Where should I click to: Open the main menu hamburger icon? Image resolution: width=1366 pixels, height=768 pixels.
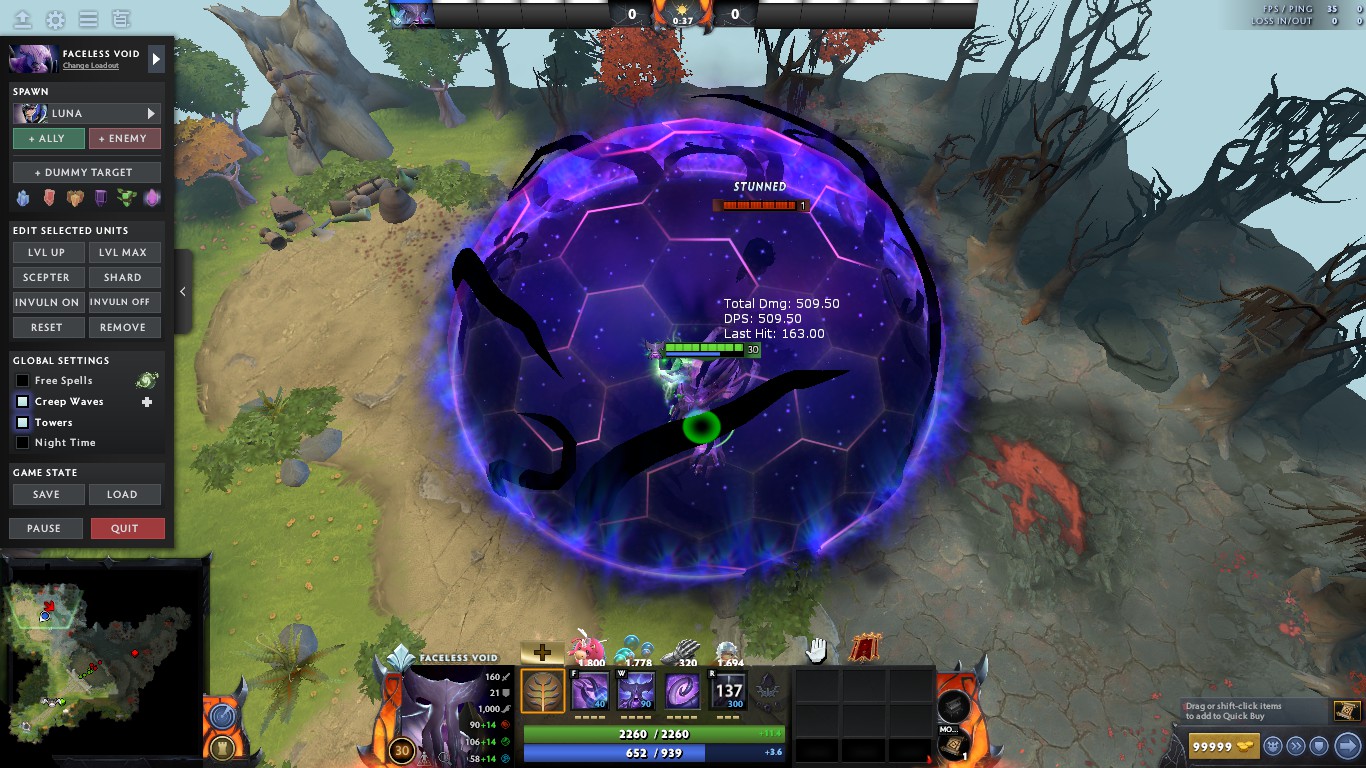(x=88, y=18)
